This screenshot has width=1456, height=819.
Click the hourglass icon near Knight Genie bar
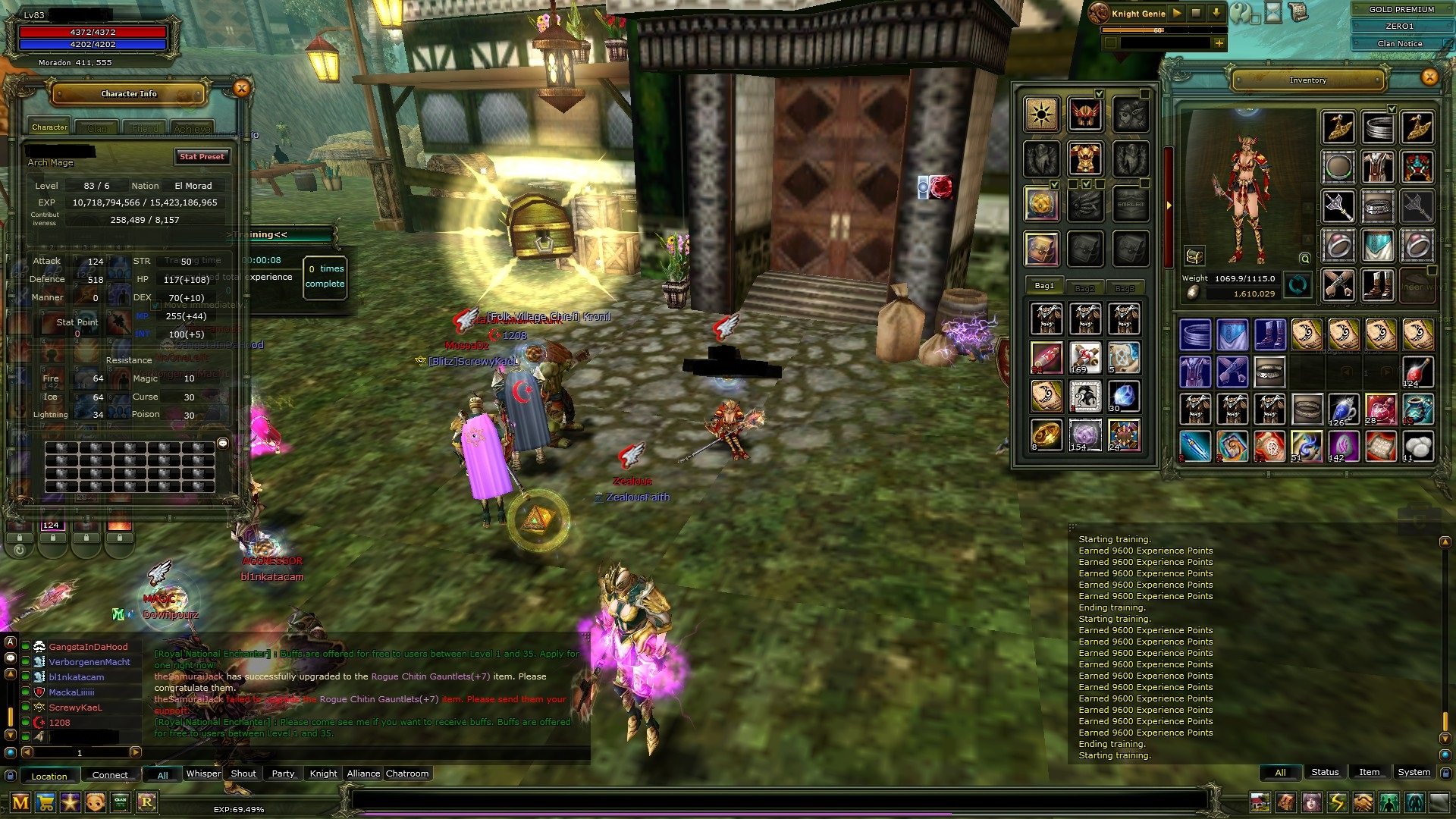pyautogui.click(x=1273, y=14)
